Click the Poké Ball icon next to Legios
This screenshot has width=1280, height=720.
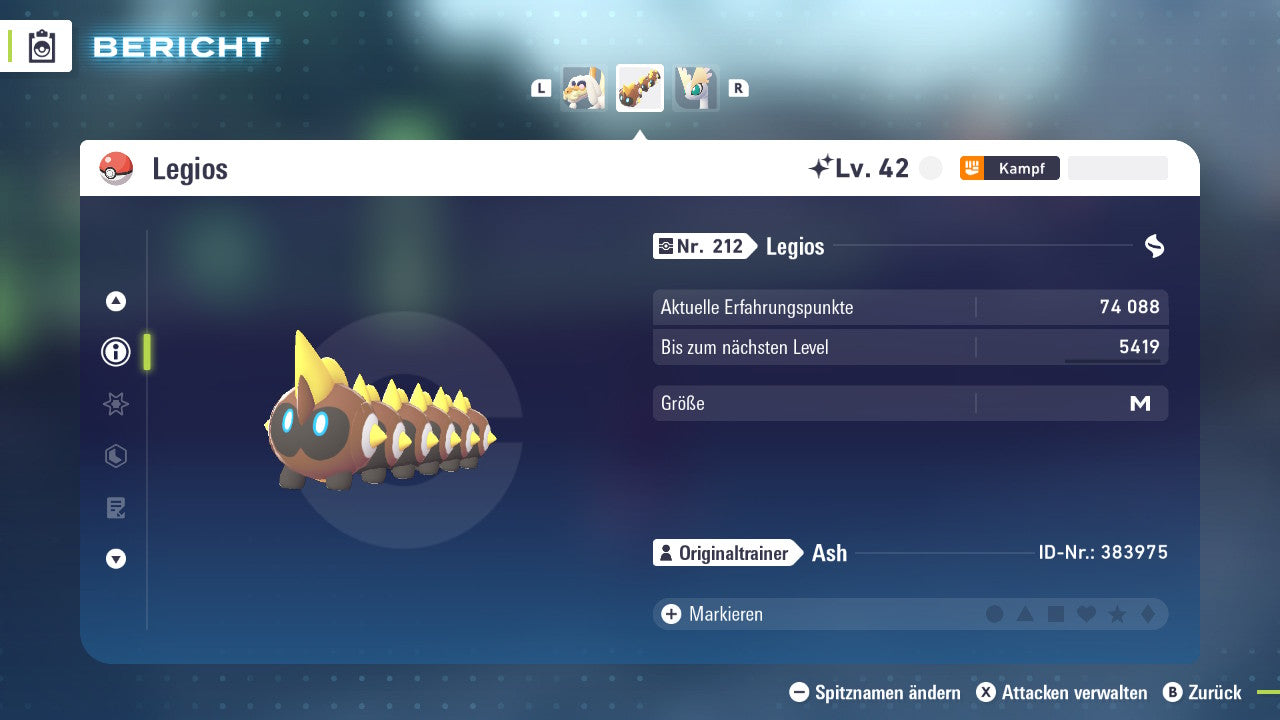pos(115,169)
